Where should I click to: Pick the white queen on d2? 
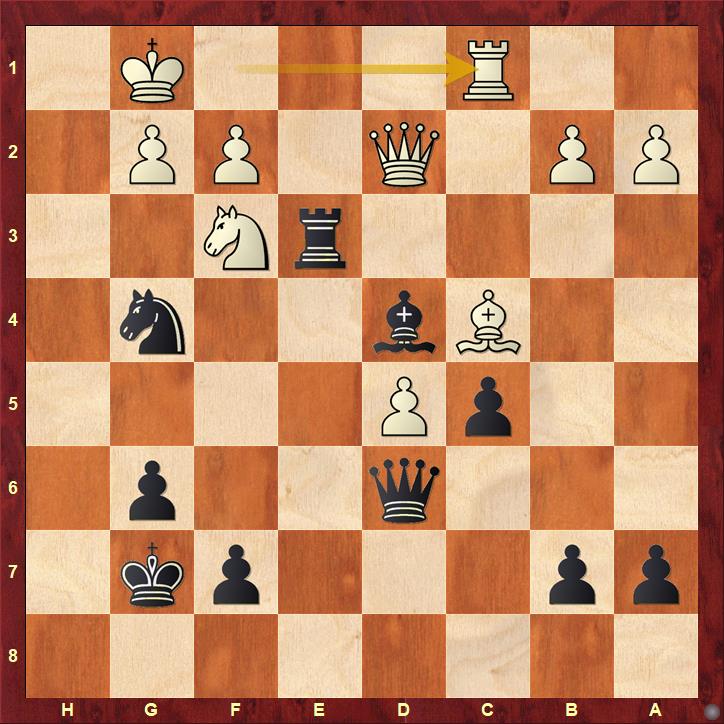pos(404,154)
